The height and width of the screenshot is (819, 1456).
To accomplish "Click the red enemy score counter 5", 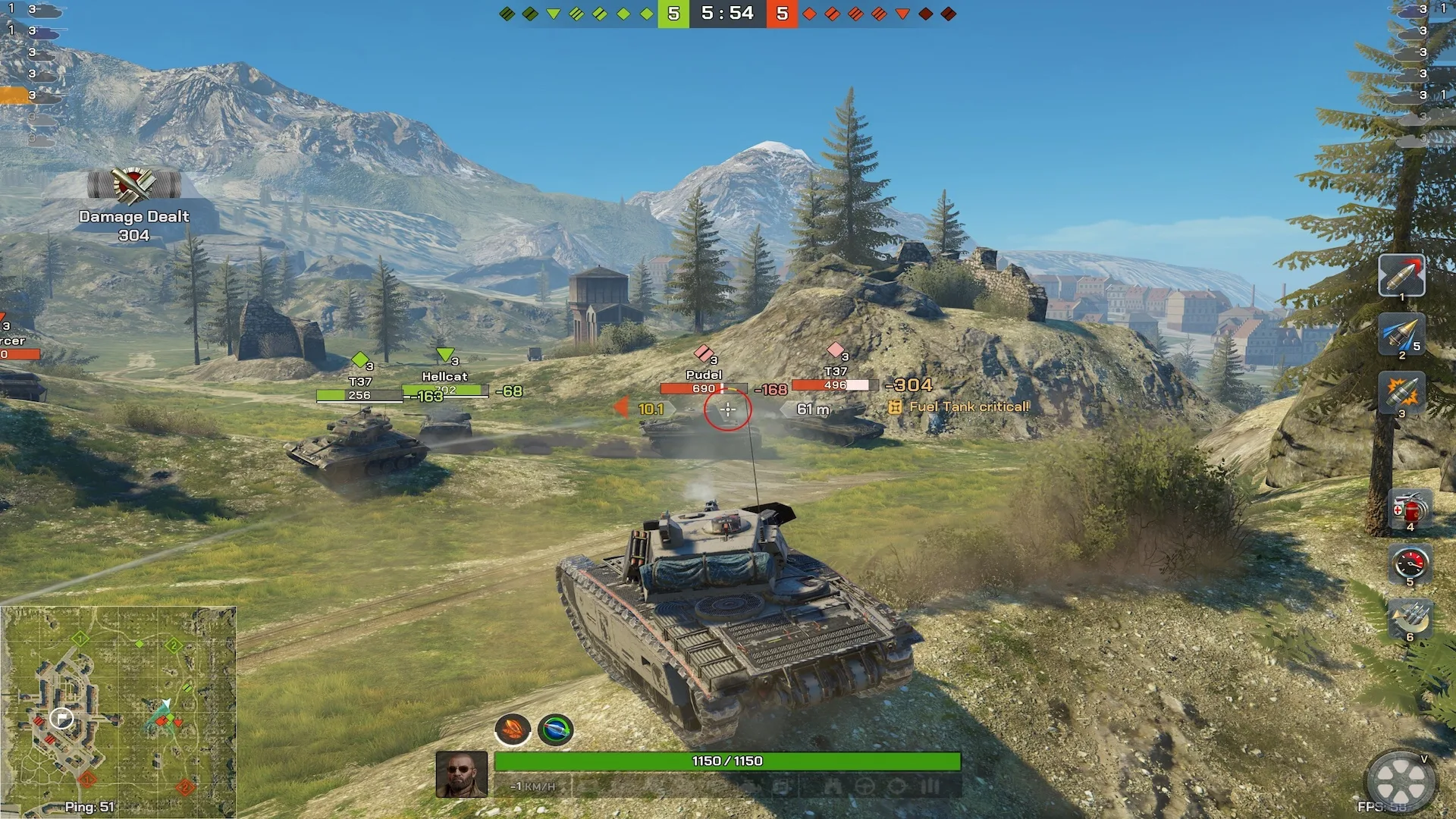I will click(x=781, y=13).
